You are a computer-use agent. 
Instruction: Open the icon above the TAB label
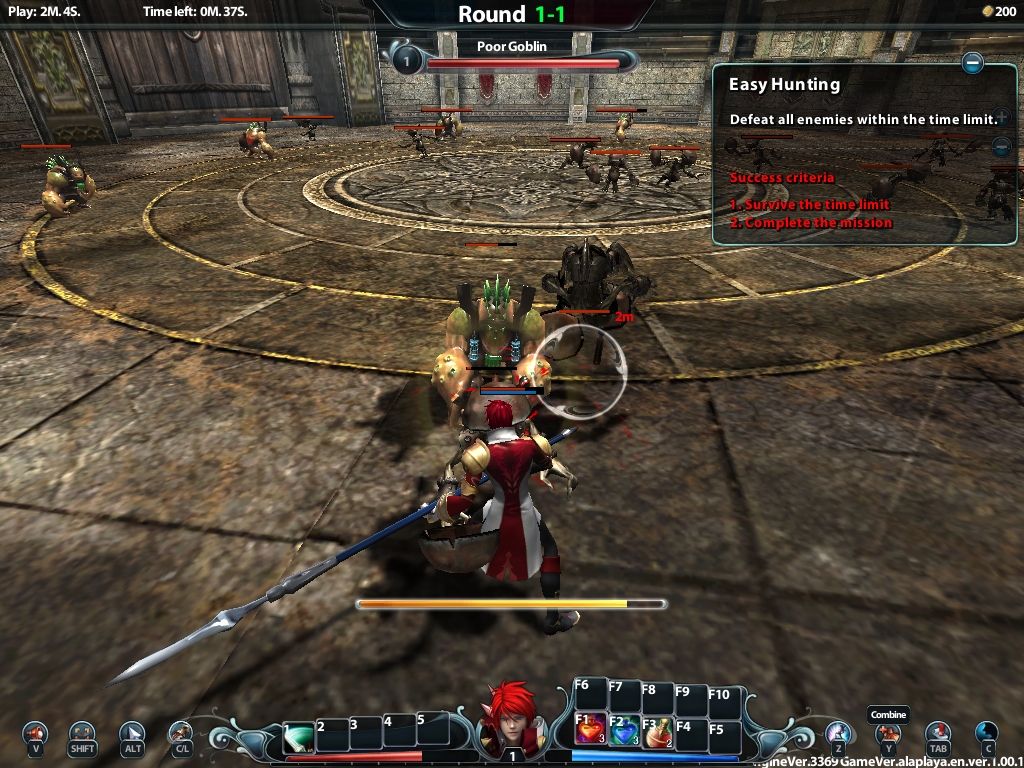tap(937, 733)
